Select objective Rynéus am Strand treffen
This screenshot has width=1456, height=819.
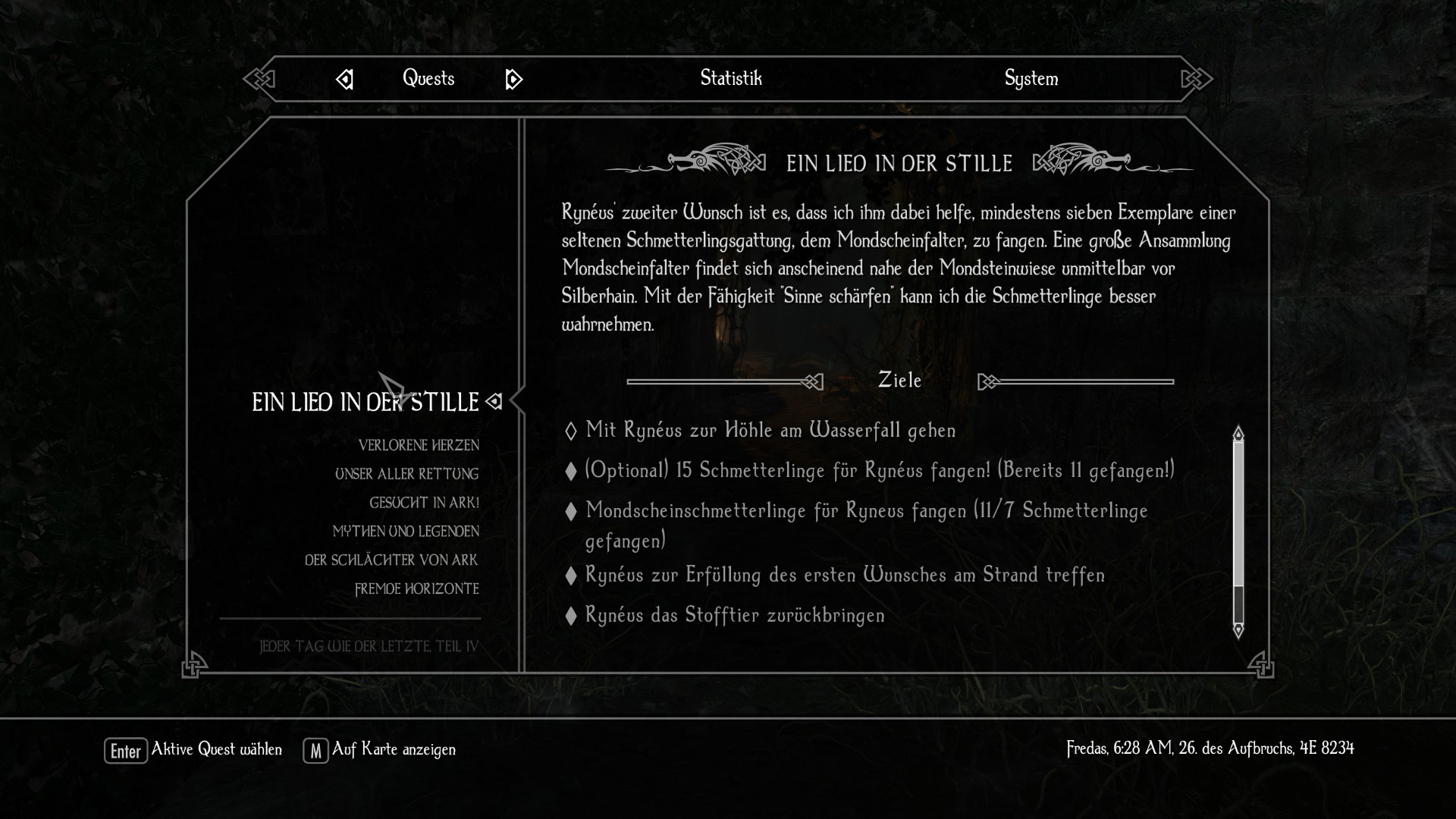(x=845, y=575)
